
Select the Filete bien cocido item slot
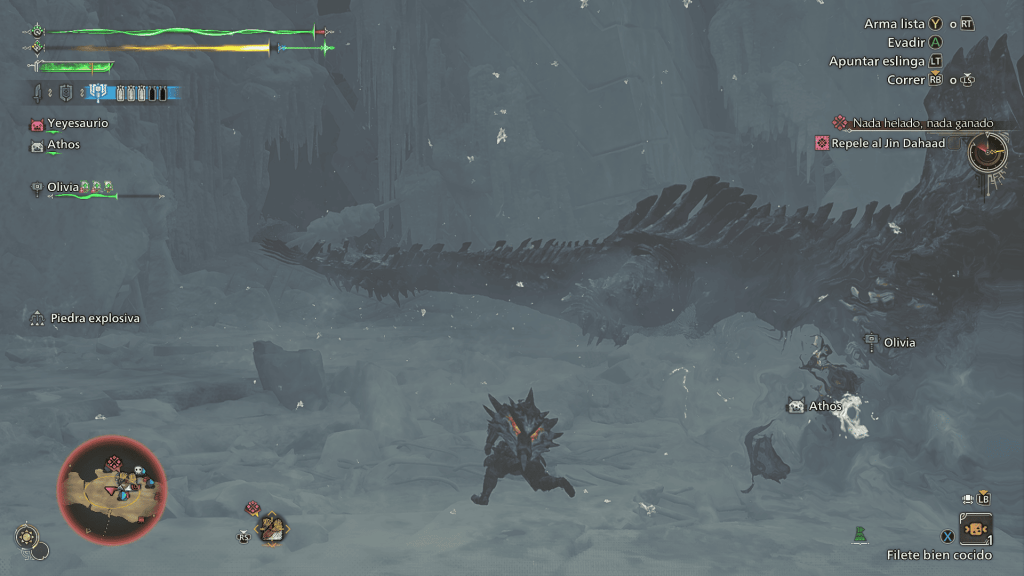pos(975,529)
